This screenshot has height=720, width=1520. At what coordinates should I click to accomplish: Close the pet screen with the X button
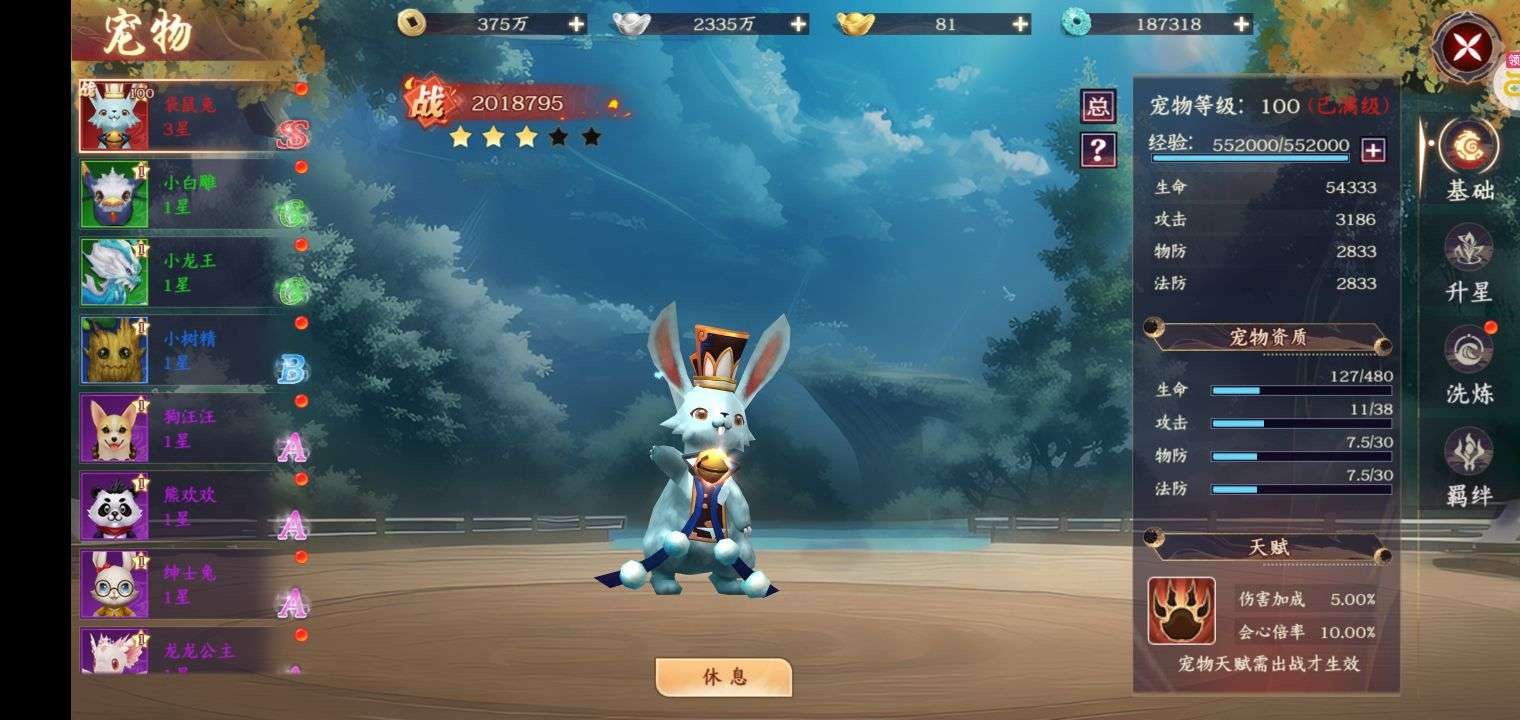1466,47
